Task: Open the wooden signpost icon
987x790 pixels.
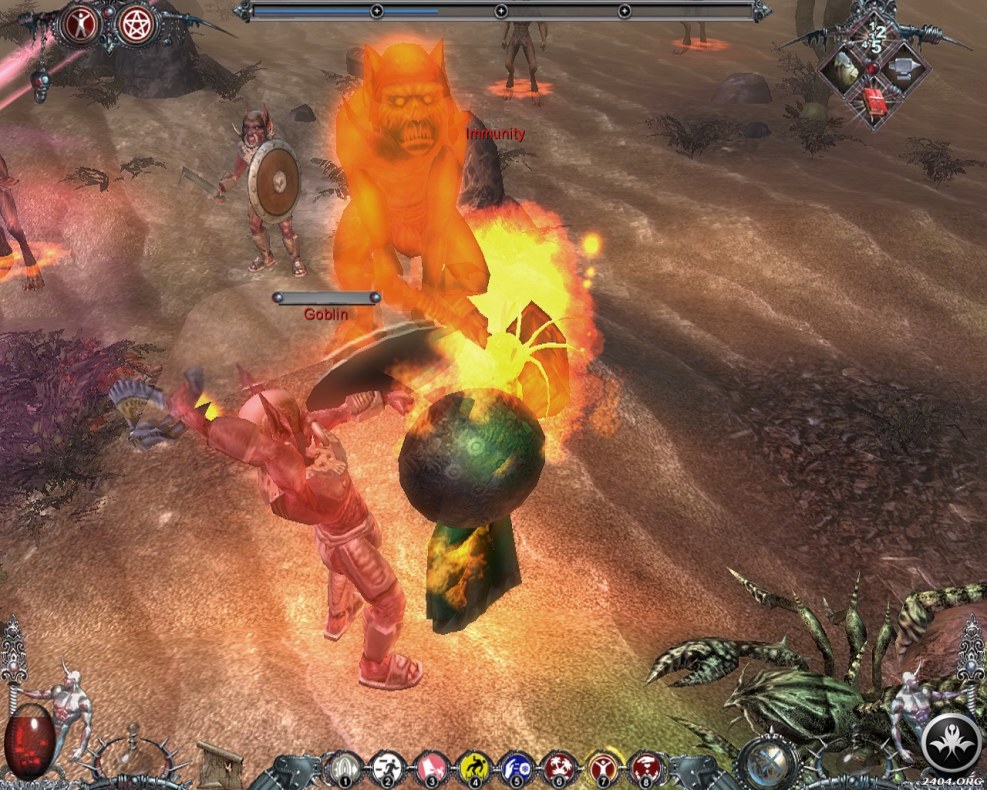Action: click(218, 762)
